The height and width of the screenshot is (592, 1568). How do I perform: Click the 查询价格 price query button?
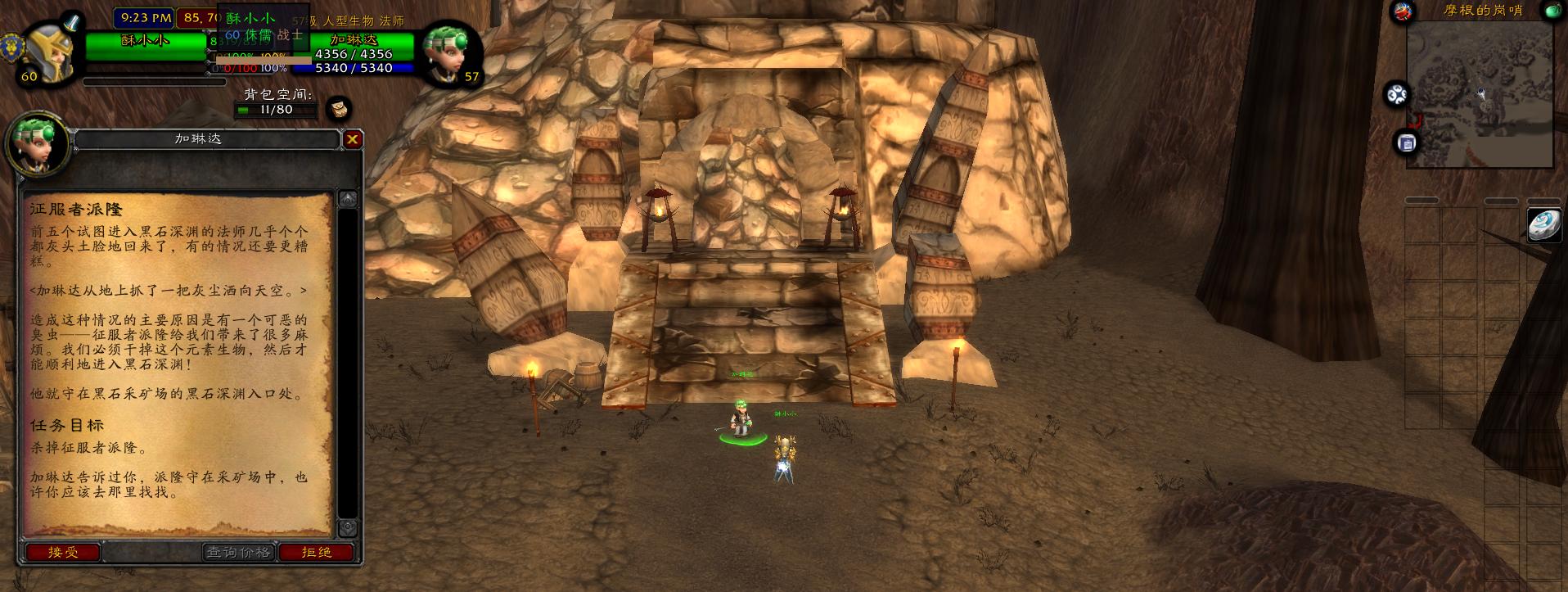click(x=238, y=553)
